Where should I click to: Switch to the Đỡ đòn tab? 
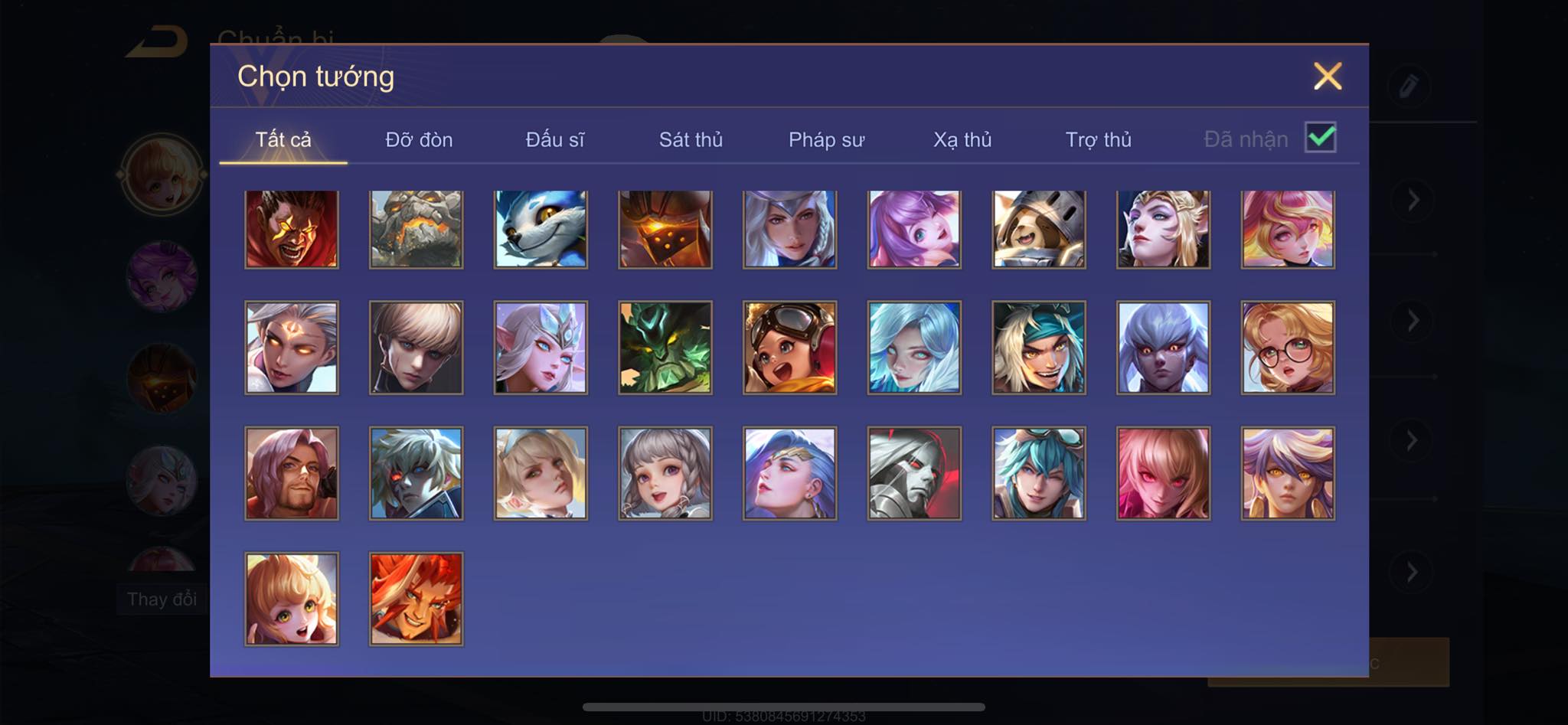419,140
